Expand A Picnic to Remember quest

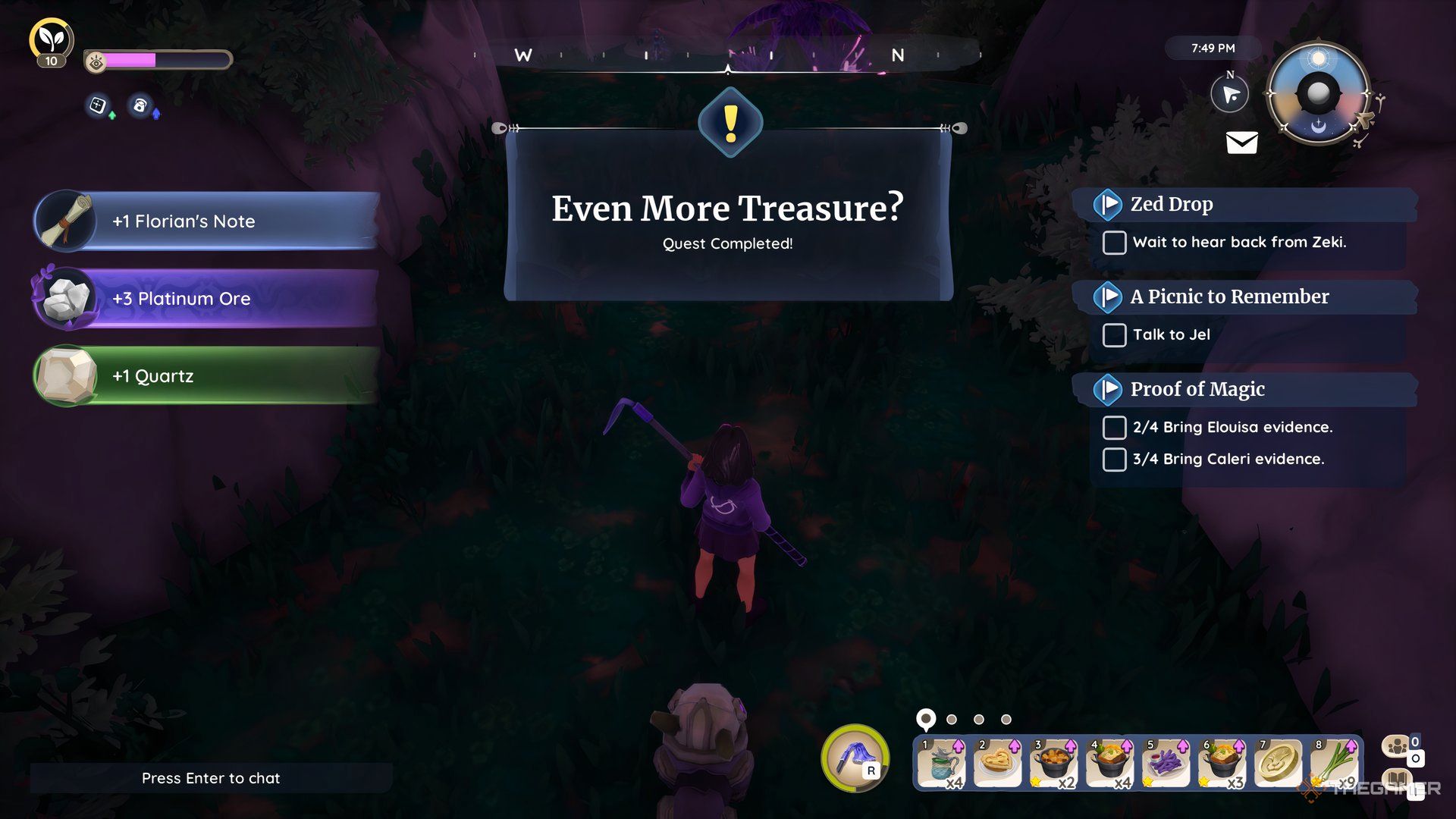[1109, 297]
